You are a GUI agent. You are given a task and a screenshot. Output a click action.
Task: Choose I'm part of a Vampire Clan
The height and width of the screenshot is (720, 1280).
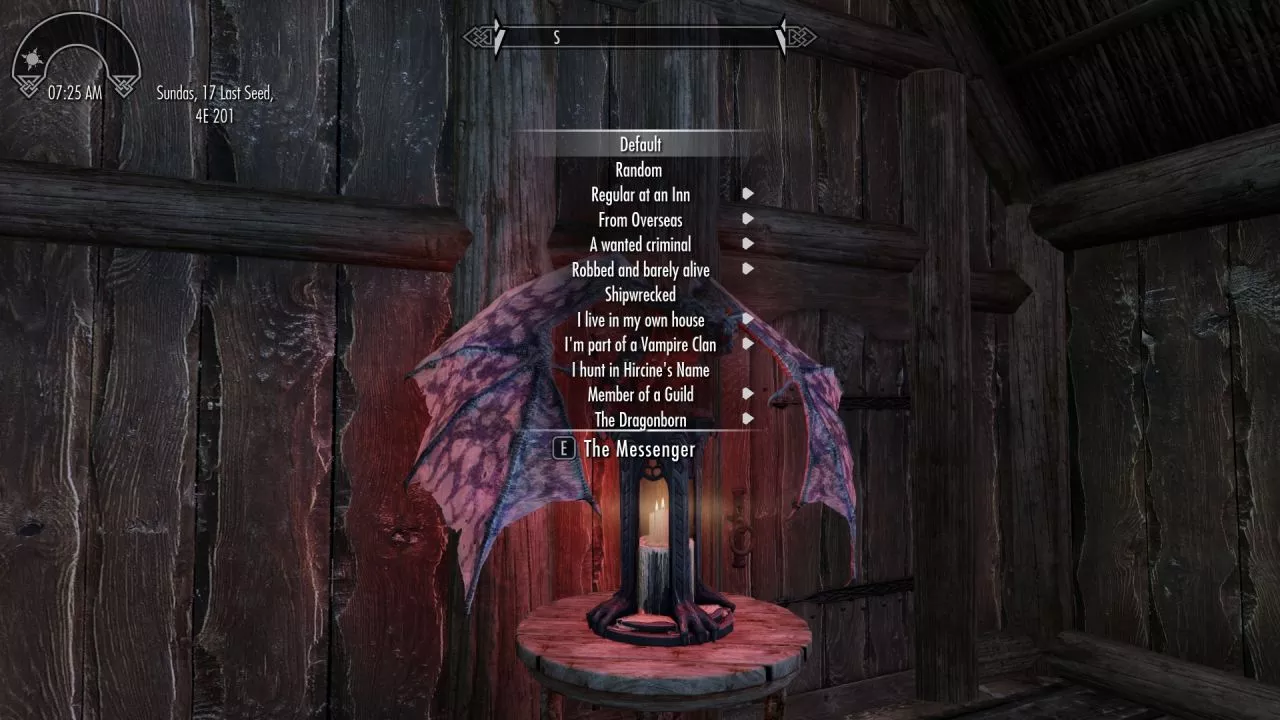640,345
